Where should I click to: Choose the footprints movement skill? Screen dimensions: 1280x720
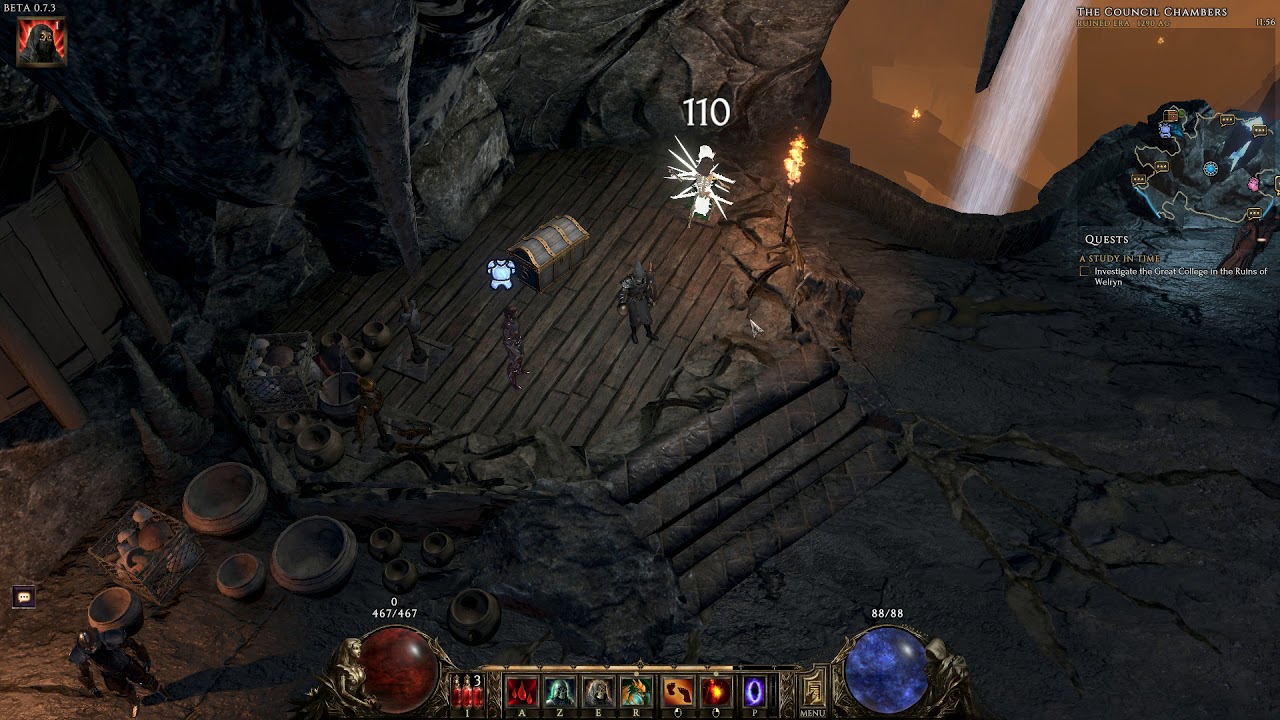coord(677,691)
